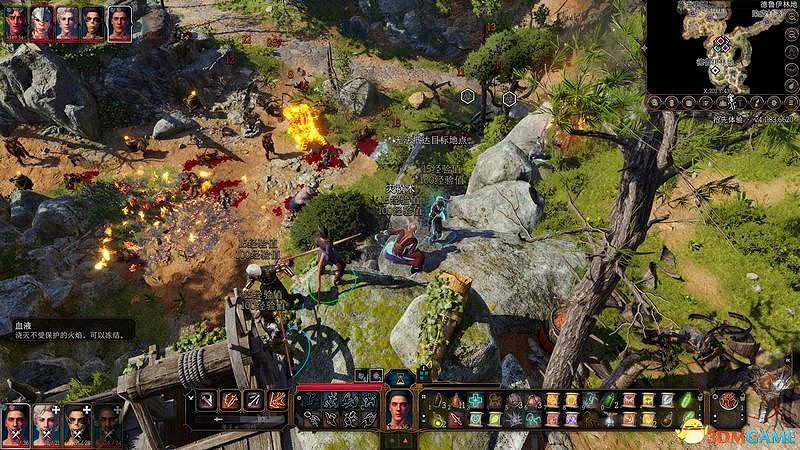The height and width of the screenshot is (450, 800).
Task: Activate the fourth orange weapon action icon
Action: [278, 400]
